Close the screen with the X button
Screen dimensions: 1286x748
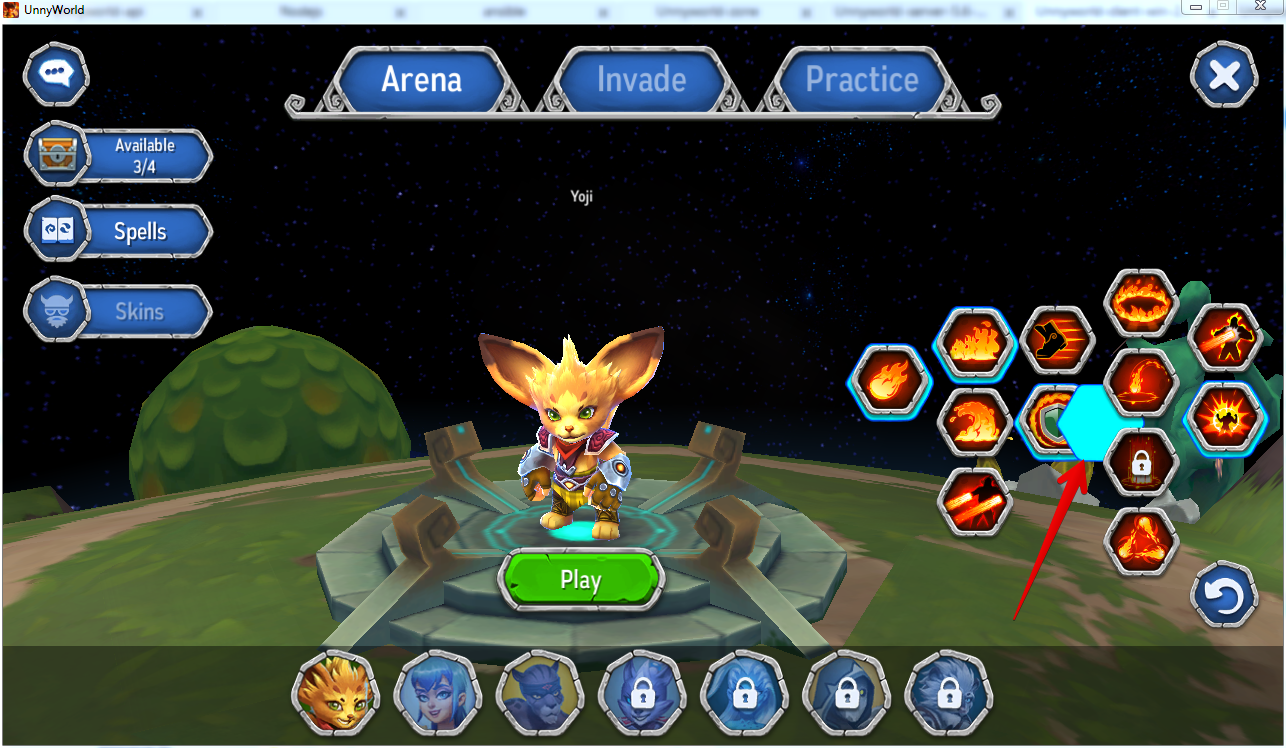point(1224,76)
